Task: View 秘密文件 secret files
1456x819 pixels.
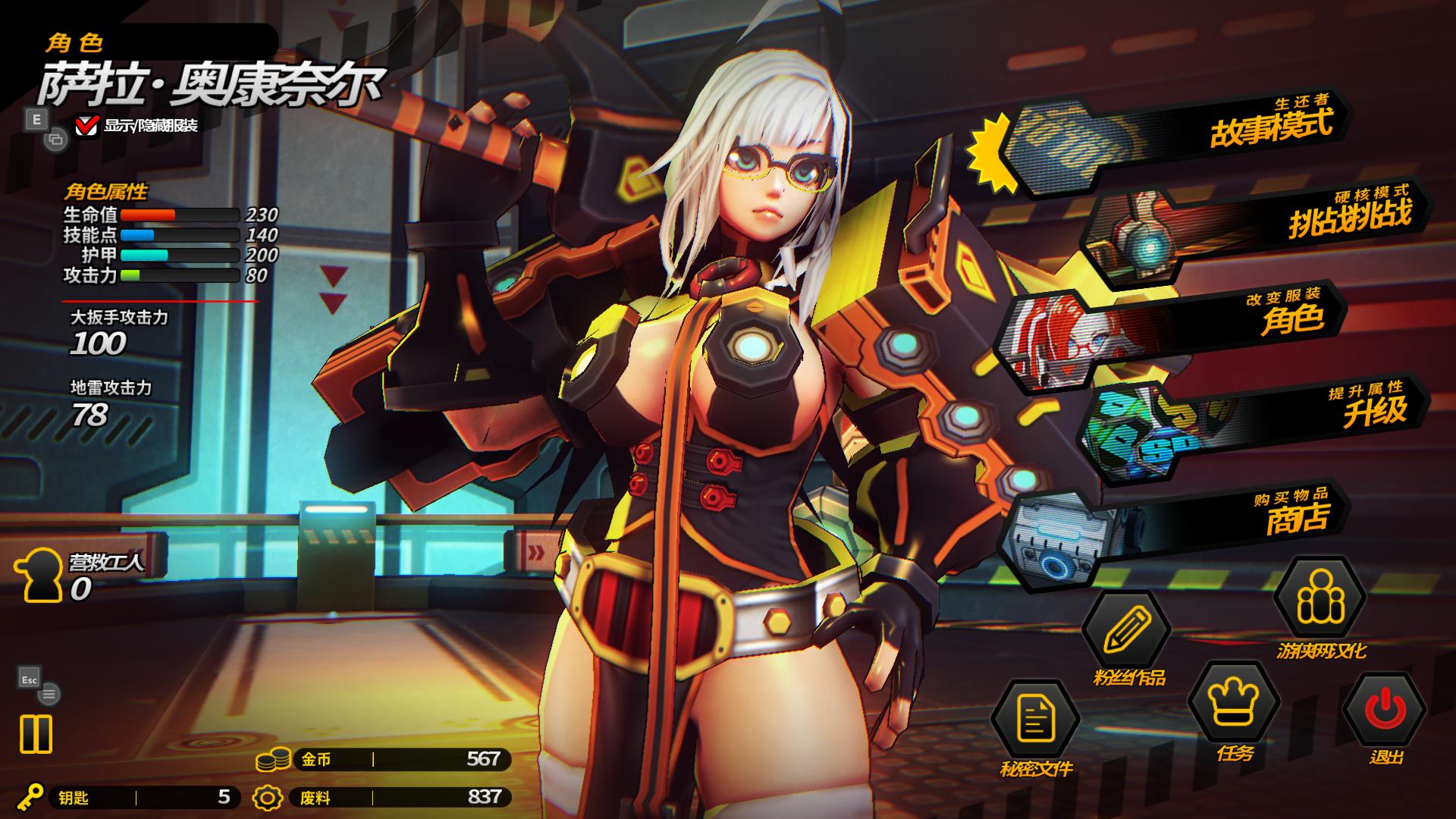Action: (x=1035, y=720)
